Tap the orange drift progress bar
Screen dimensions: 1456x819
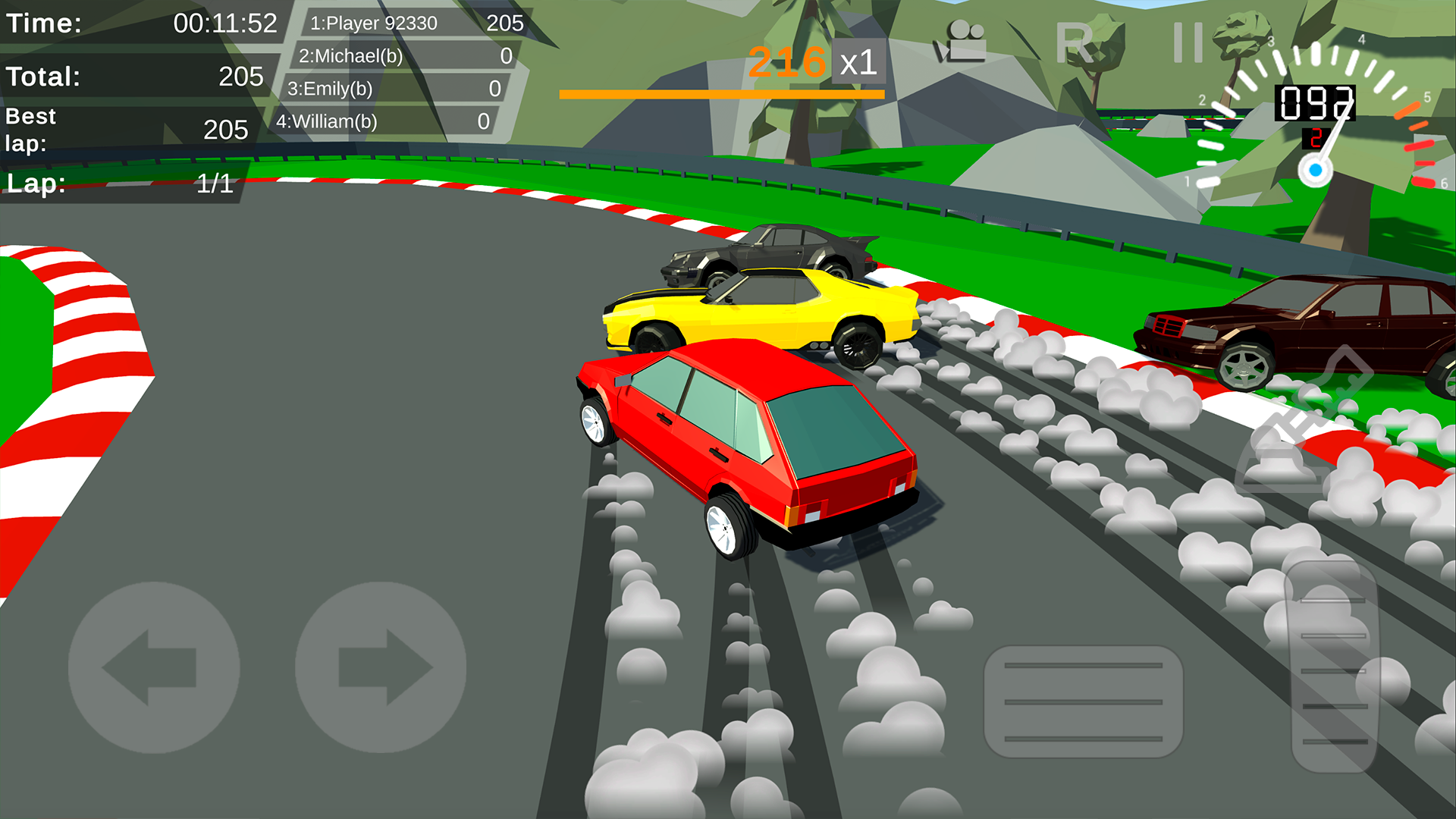720,93
